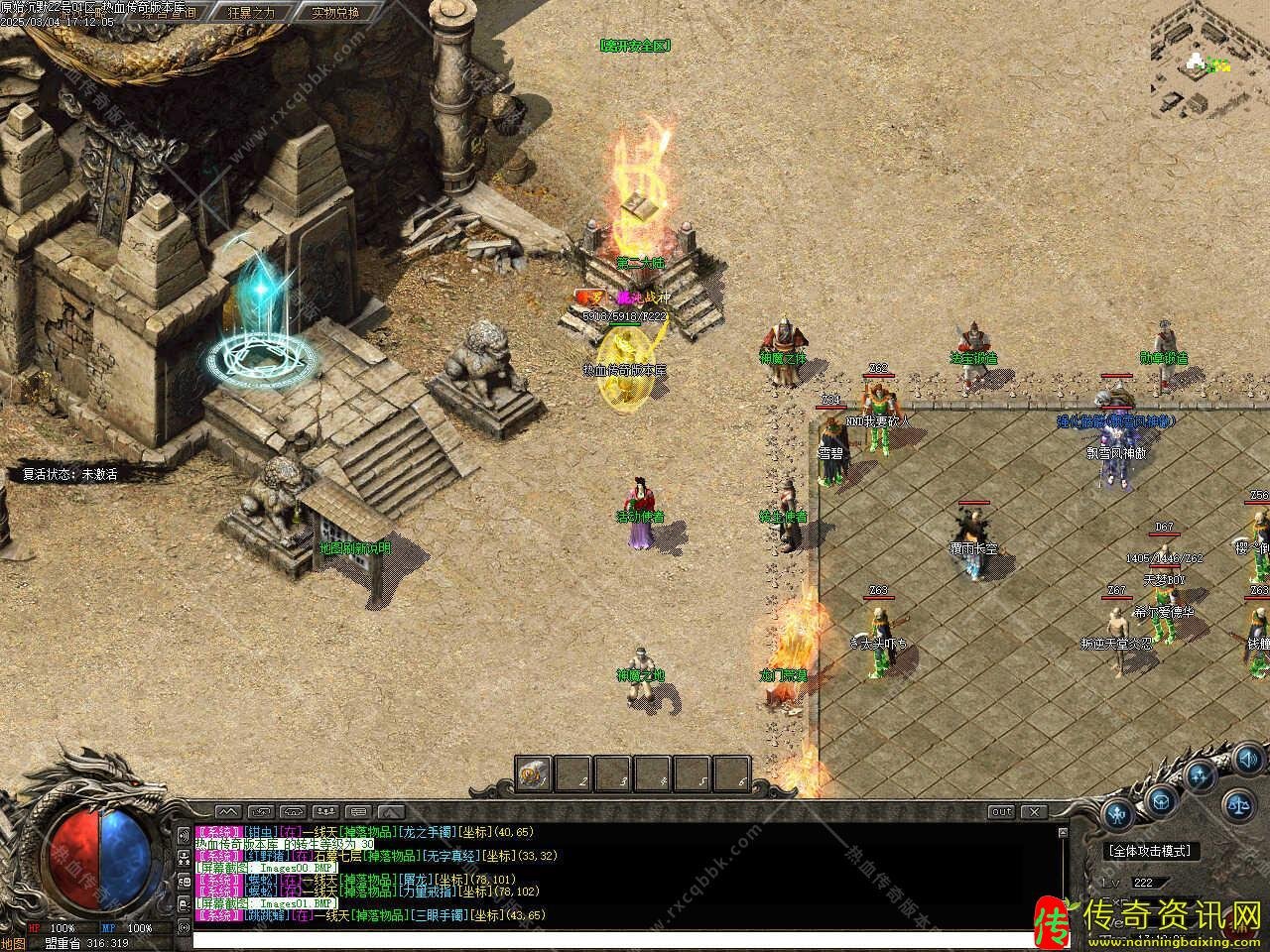Open the trade scales icon
Screen dimensions: 1270x952
pos(1237,804)
